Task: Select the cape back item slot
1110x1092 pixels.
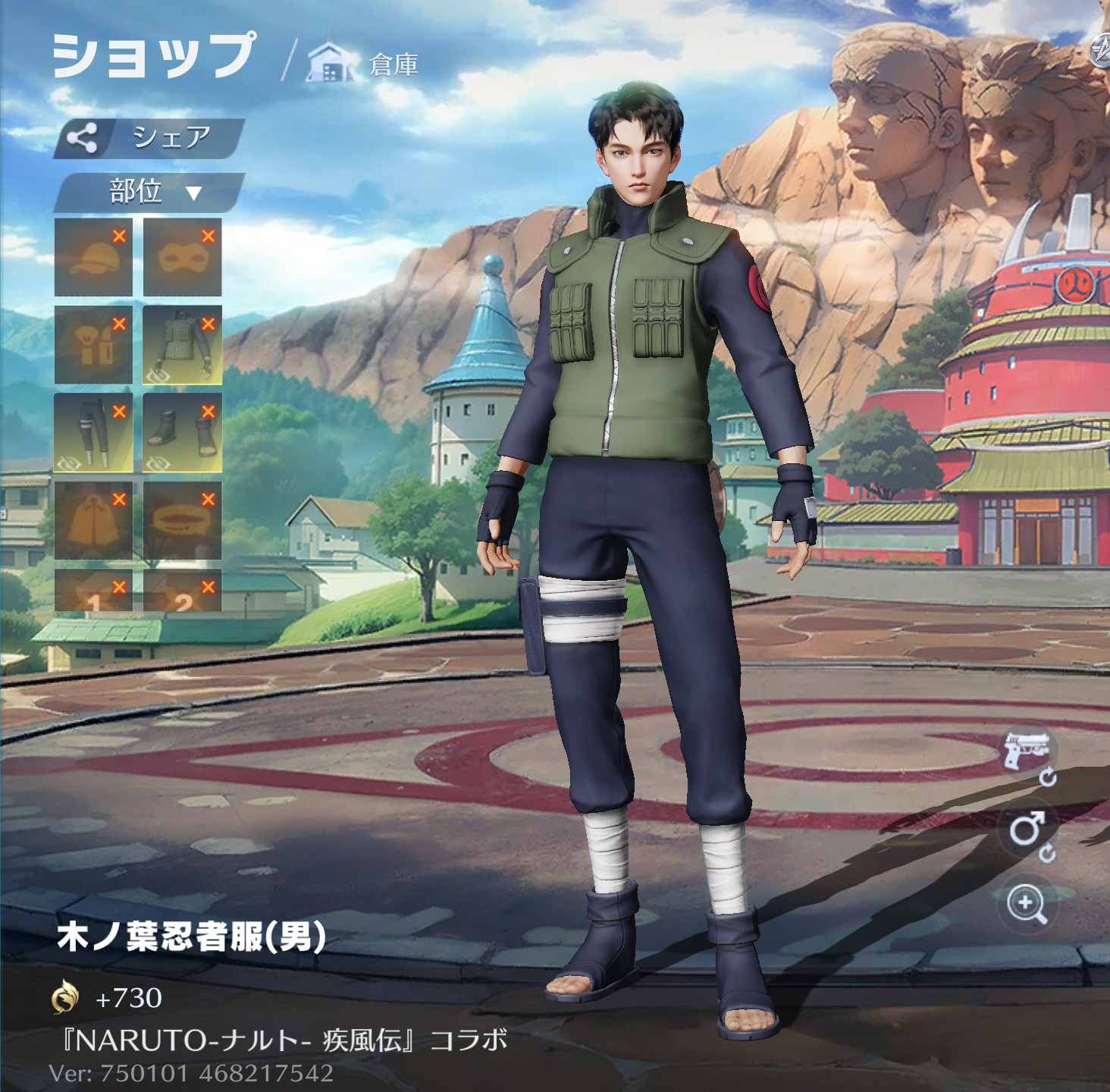Action: point(93,520)
